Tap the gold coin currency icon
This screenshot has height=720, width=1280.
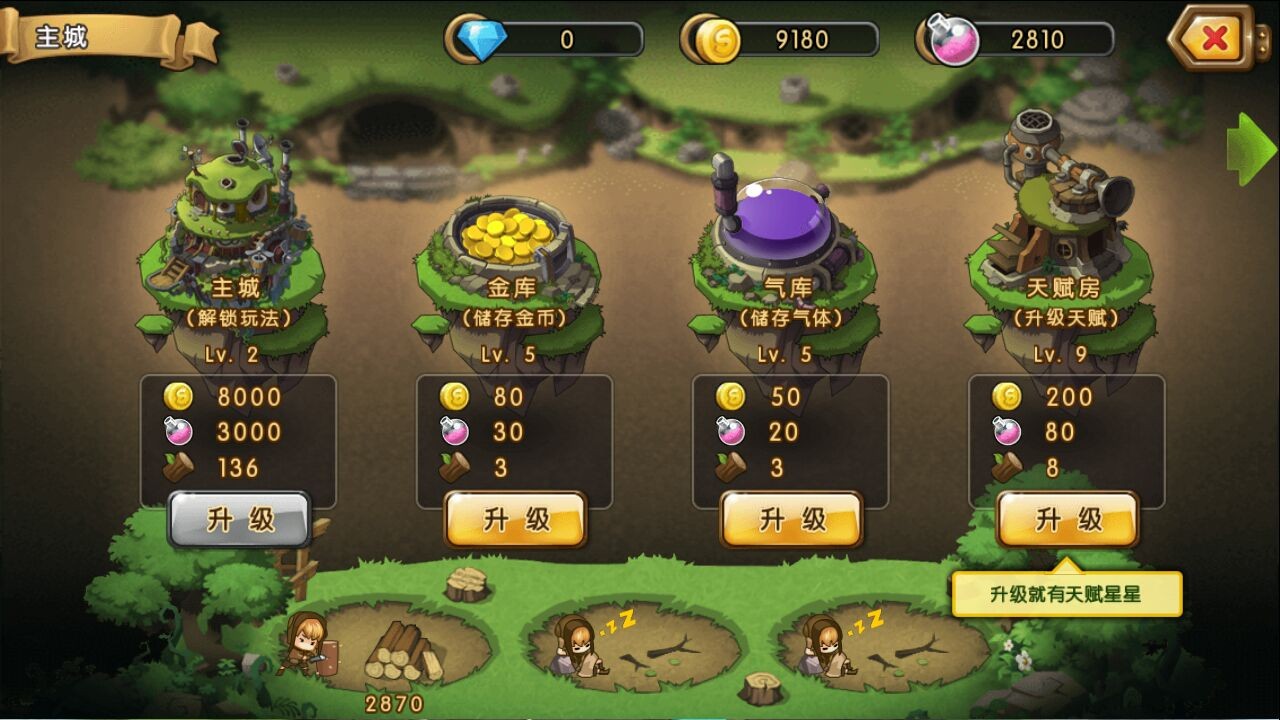[715, 40]
